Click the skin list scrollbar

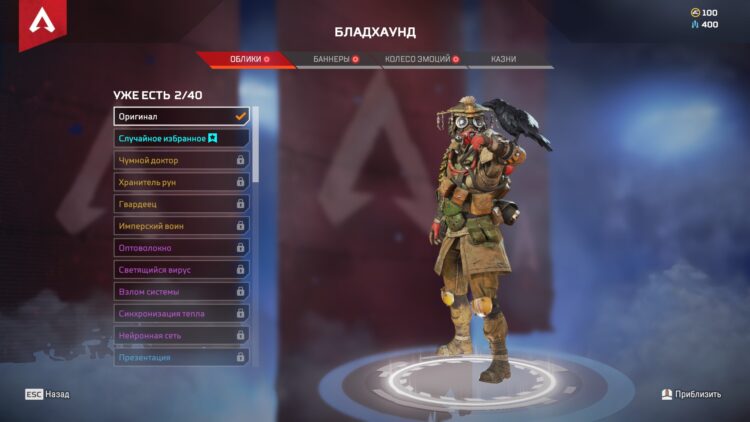256,145
